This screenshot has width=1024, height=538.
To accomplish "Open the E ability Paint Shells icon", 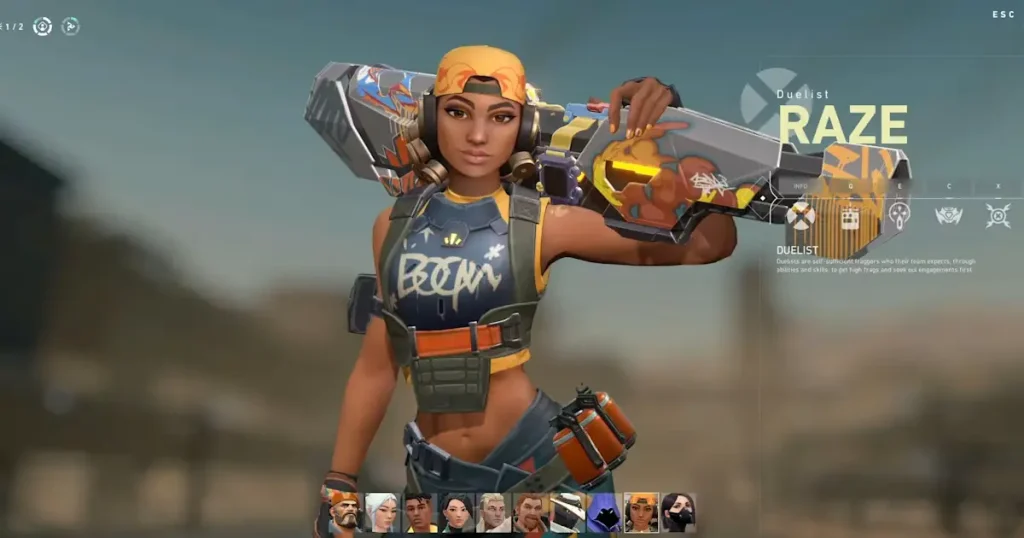I will pos(899,215).
